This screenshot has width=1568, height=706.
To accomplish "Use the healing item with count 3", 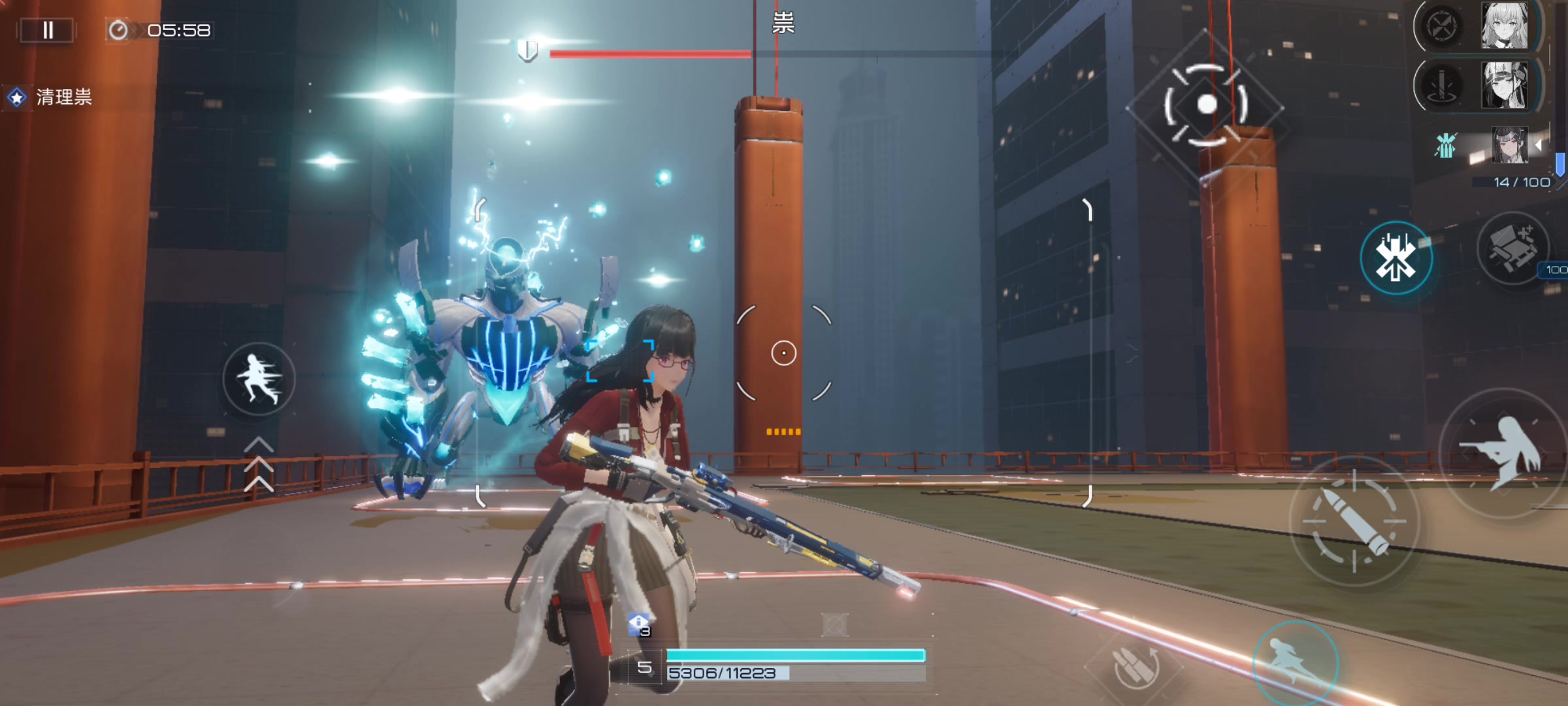I will click(639, 625).
